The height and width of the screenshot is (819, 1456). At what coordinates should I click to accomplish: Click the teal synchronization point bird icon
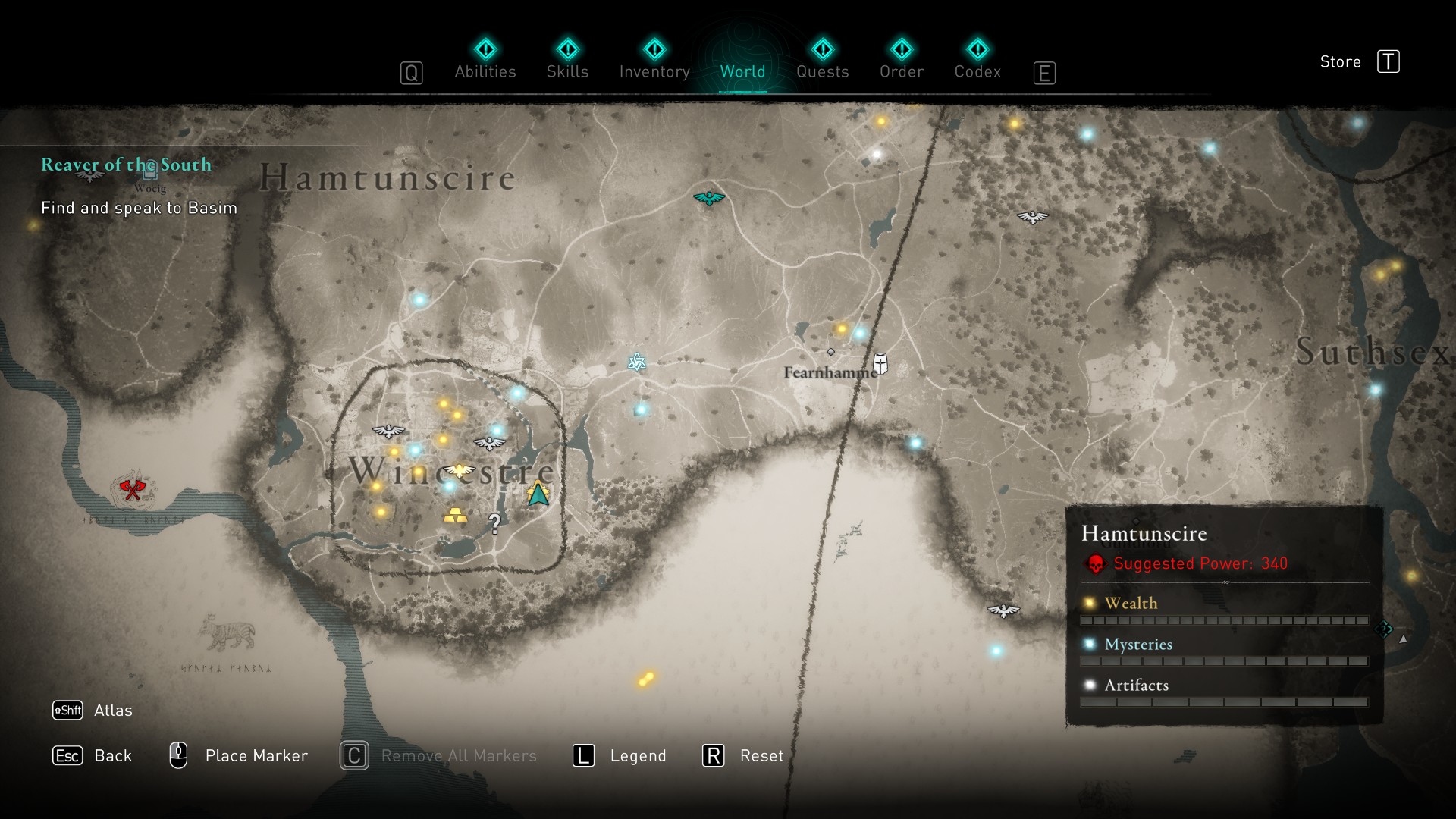709,198
